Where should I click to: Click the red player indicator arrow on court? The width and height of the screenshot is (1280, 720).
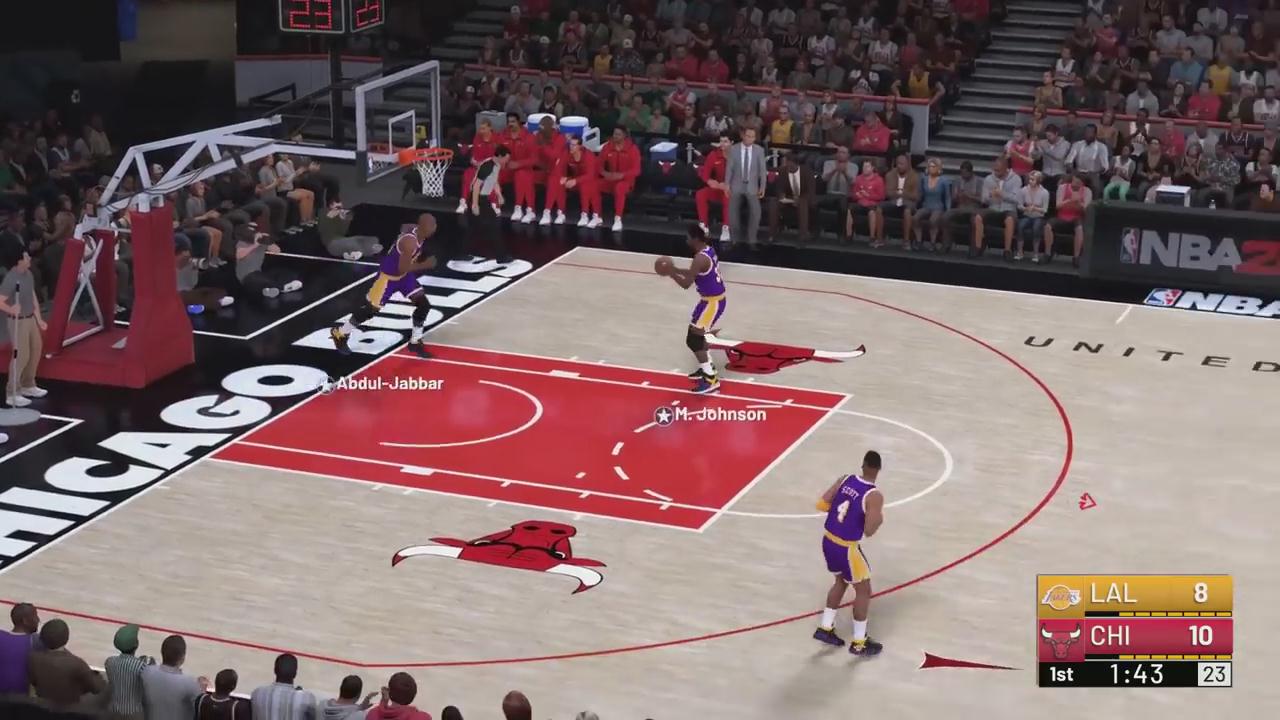(1089, 503)
